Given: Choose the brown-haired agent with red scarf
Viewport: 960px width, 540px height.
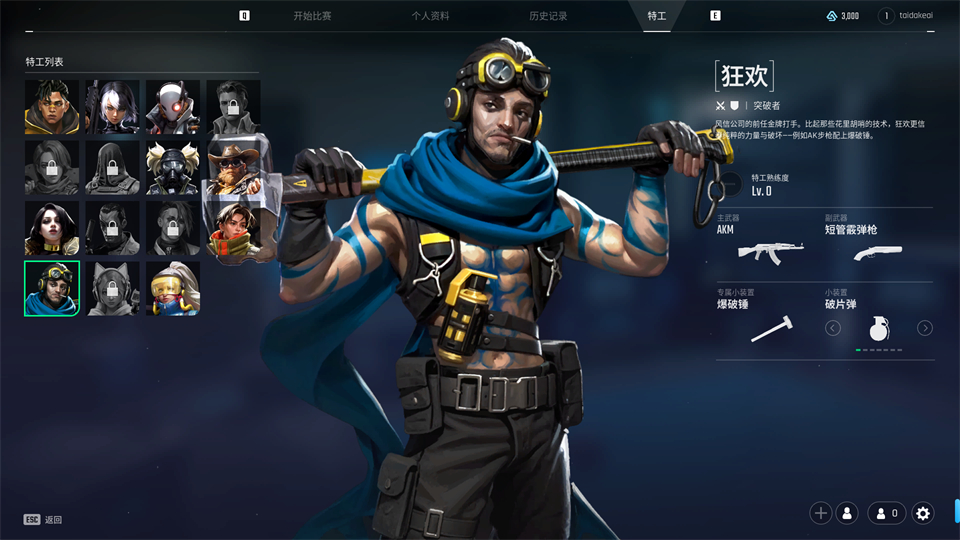Looking at the screenshot, I should (x=233, y=228).
